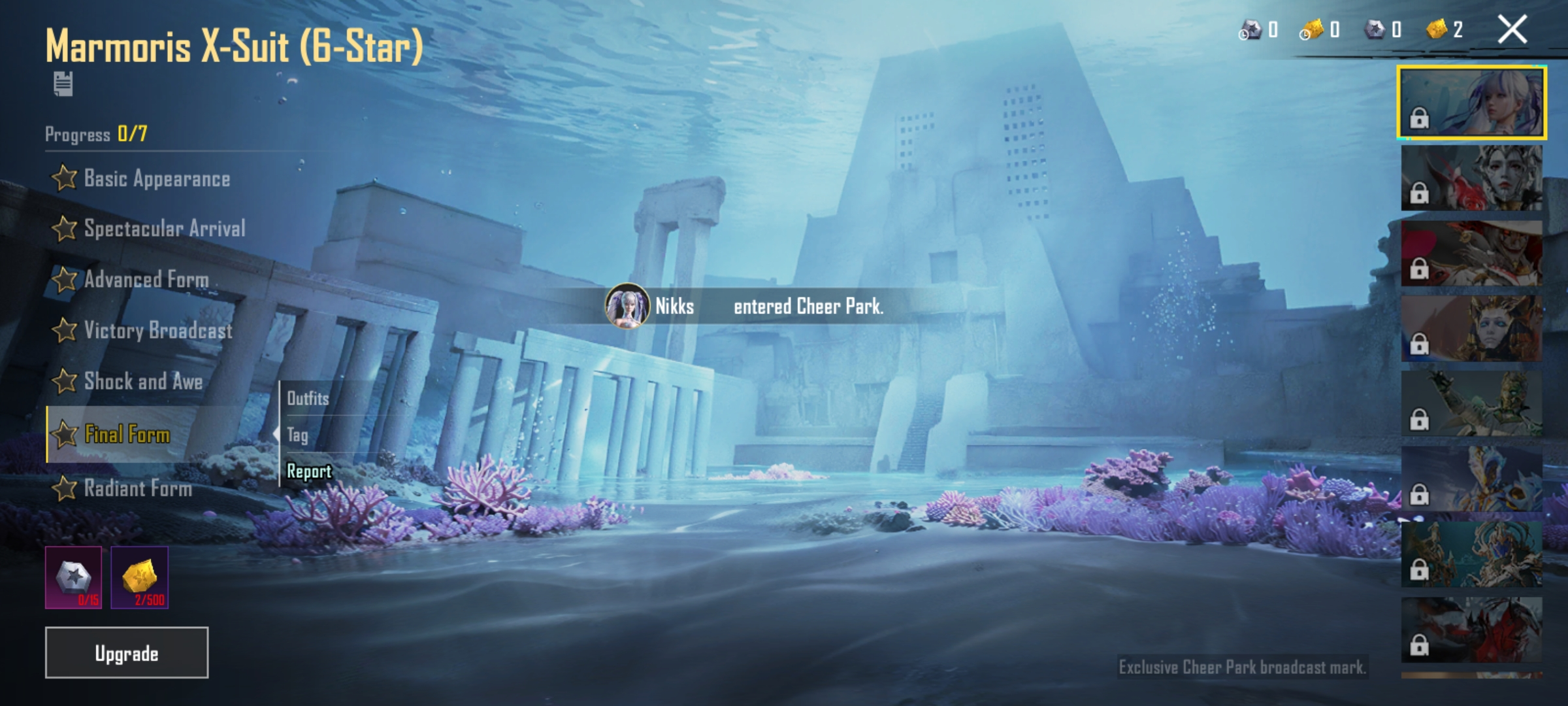Open Nikks's avatar in the broadcast banner
1568x706 pixels.
627,305
